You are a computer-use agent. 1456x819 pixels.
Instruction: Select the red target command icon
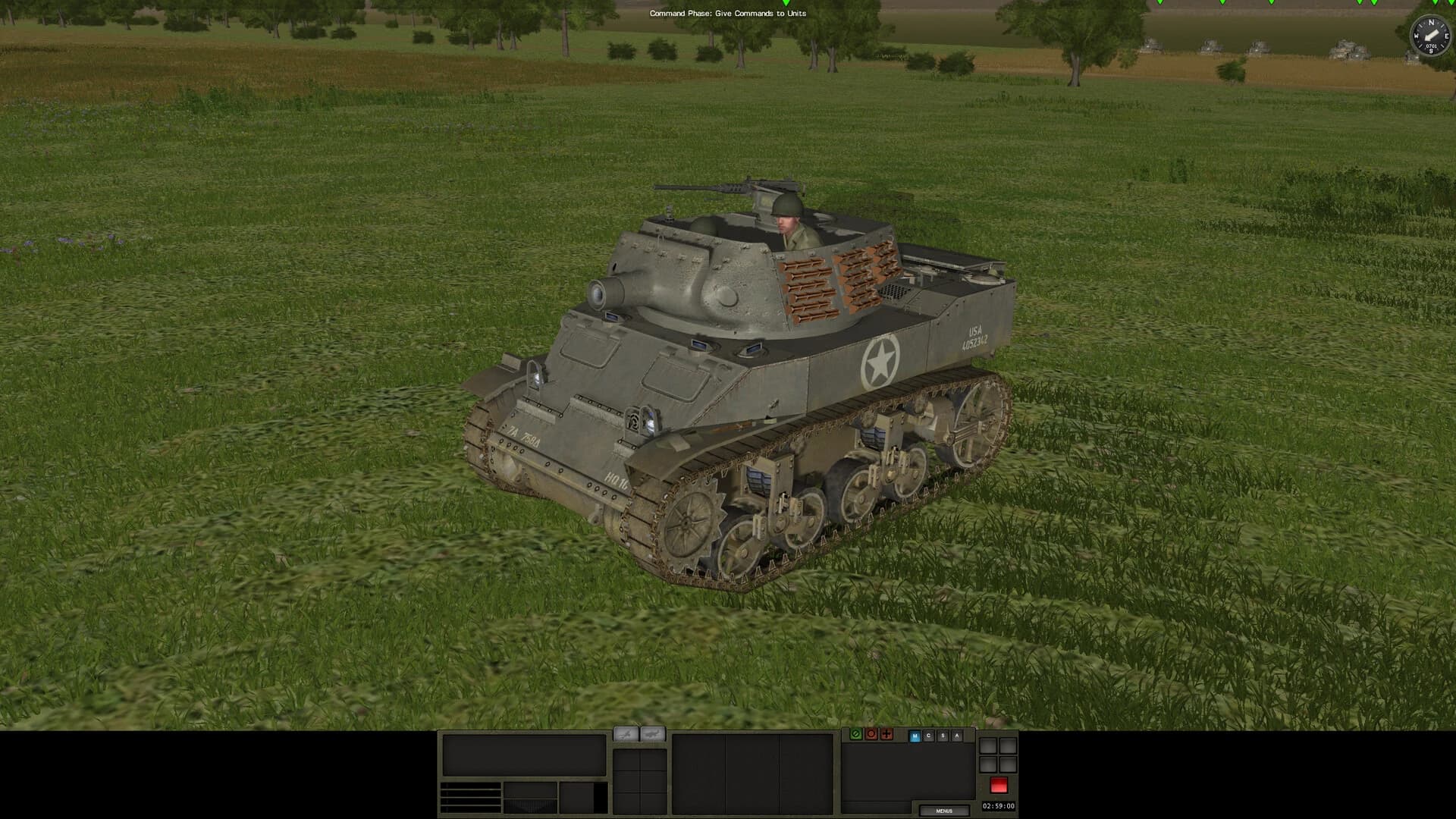pos(871,735)
